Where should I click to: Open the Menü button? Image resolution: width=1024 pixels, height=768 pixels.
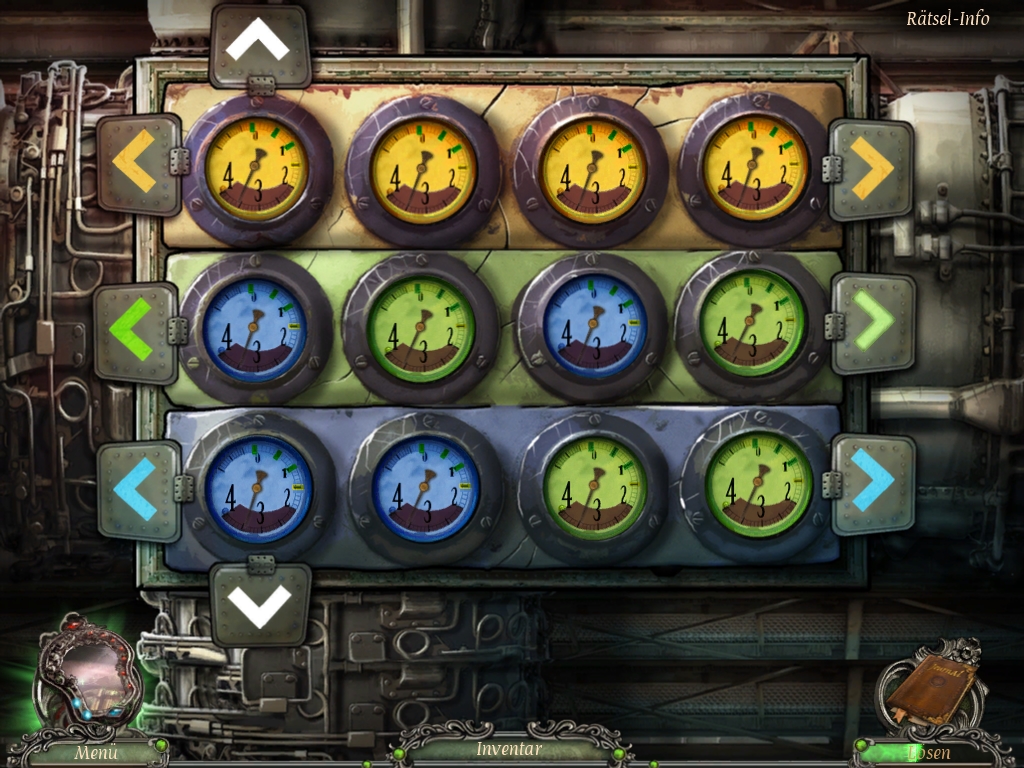coord(95,752)
